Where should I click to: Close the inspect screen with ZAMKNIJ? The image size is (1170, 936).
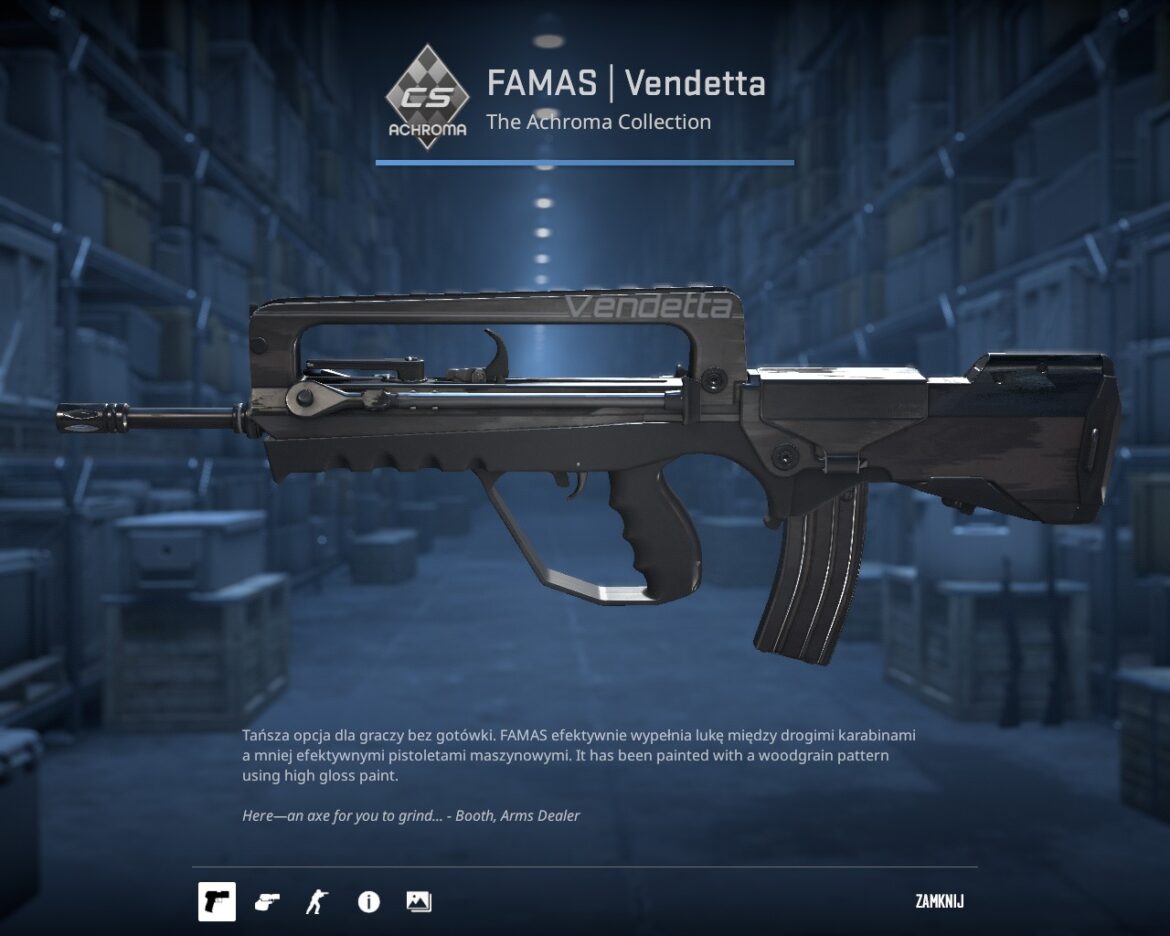[x=939, y=902]
